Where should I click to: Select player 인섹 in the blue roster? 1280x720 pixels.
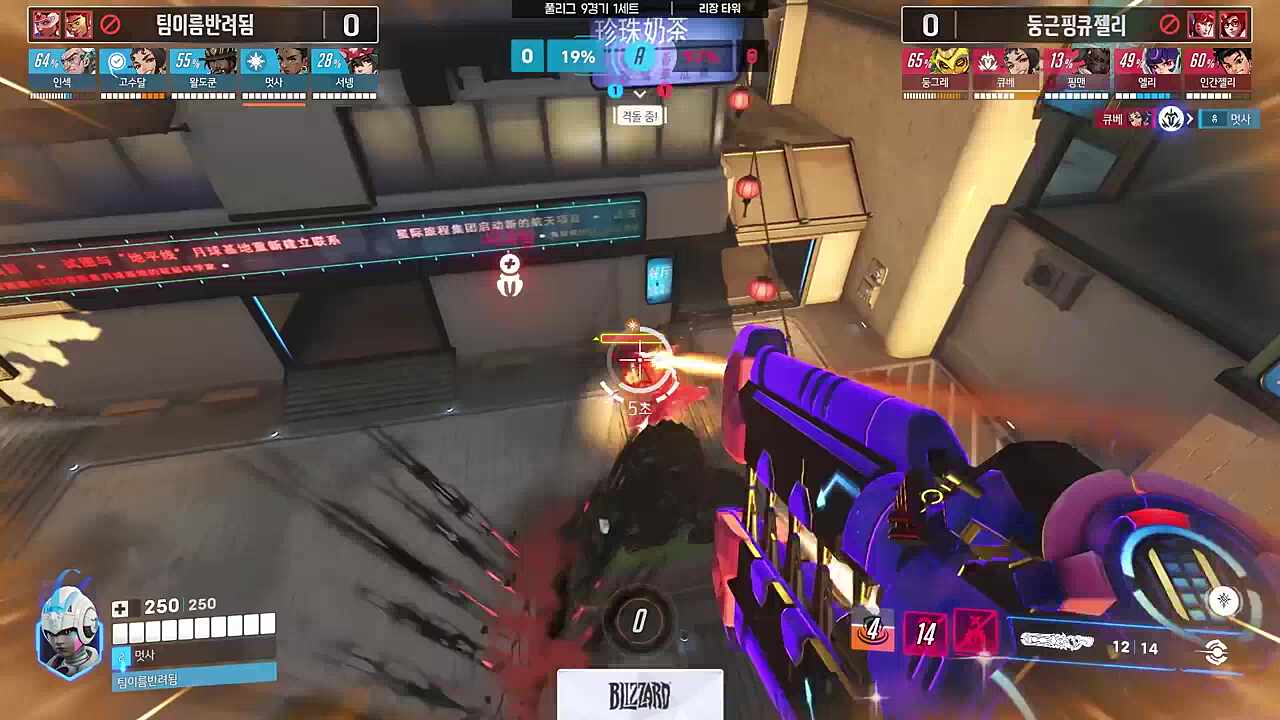62,70
